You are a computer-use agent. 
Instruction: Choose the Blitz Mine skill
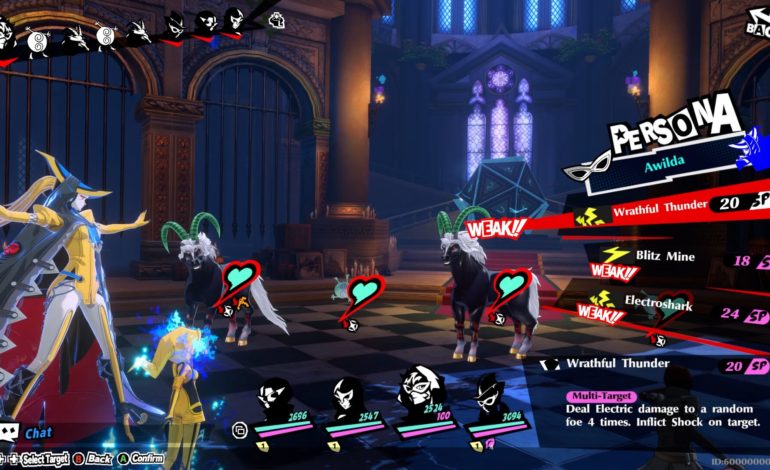664,256
